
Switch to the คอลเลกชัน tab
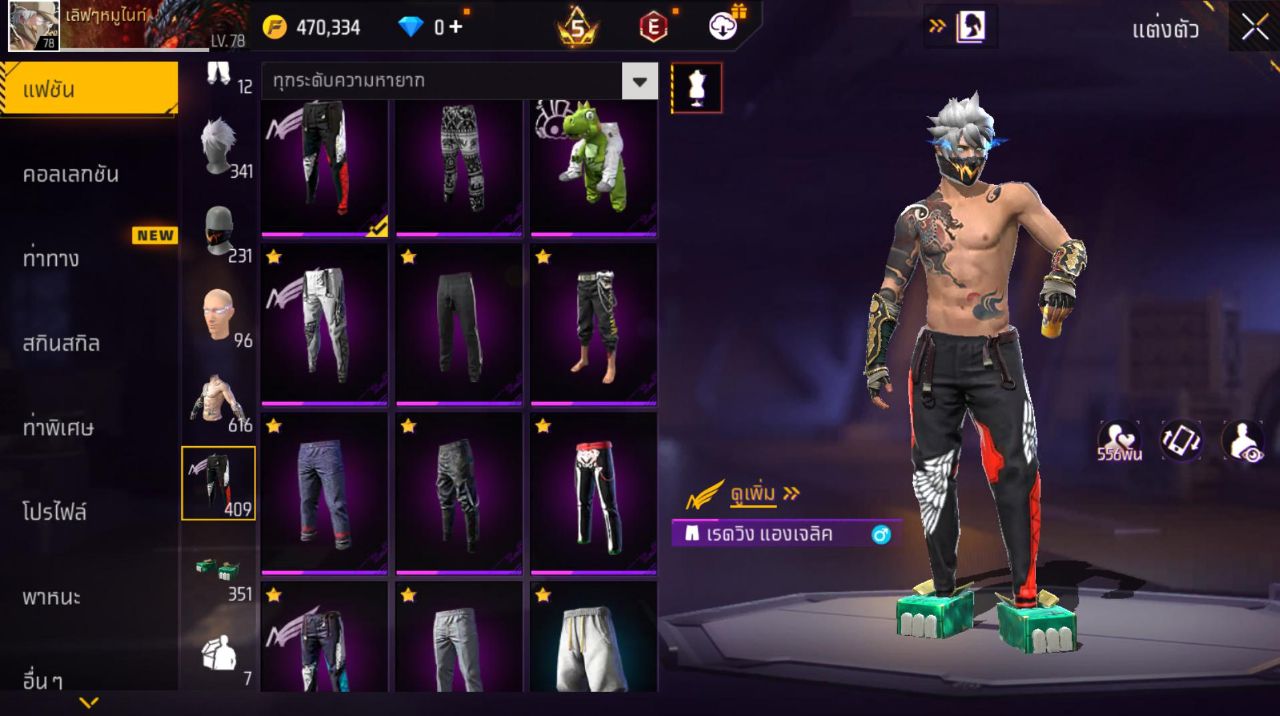[x=71, y=174]
